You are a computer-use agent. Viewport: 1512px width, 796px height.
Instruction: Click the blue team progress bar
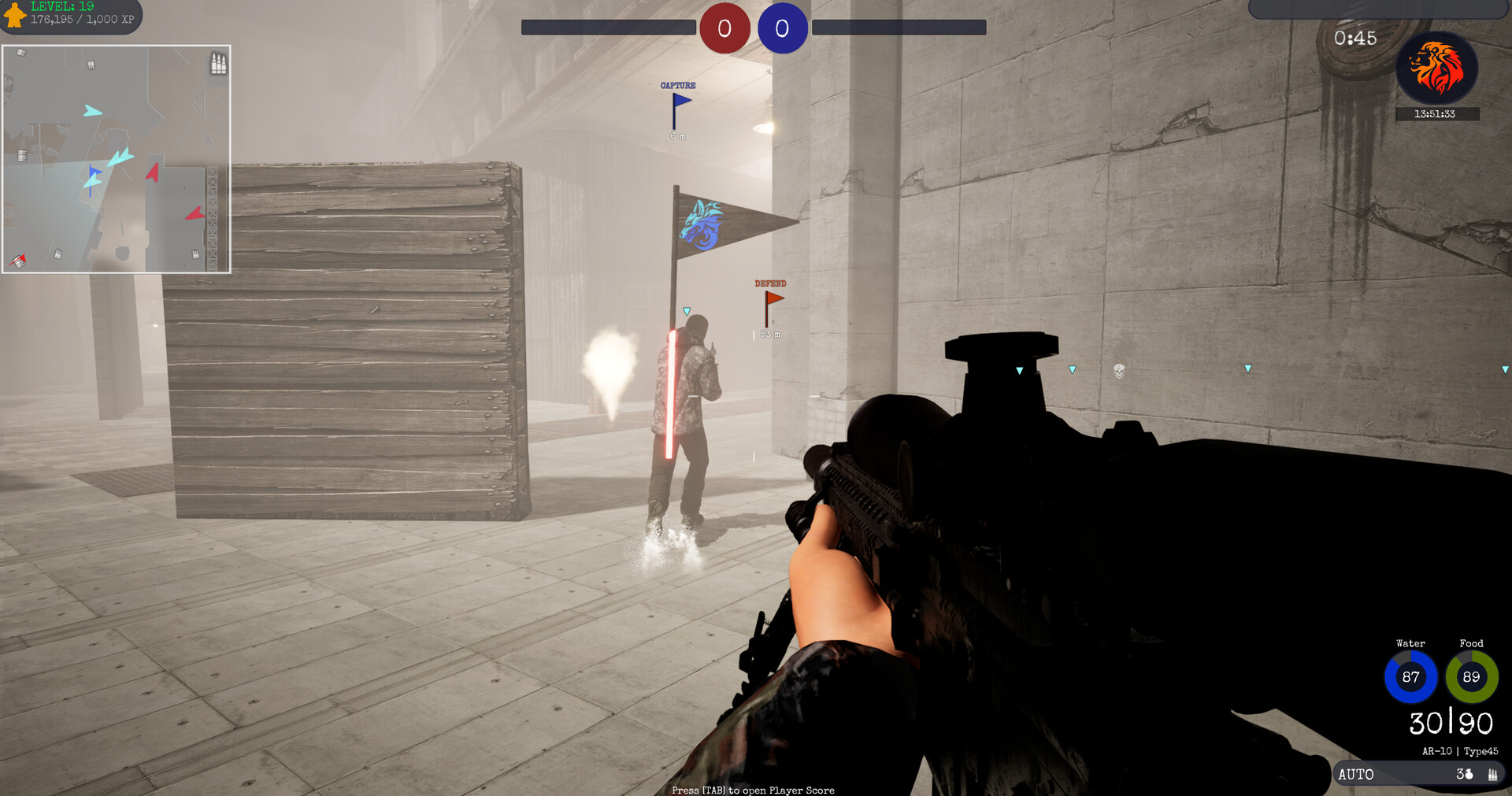click(x=898, y=26)
